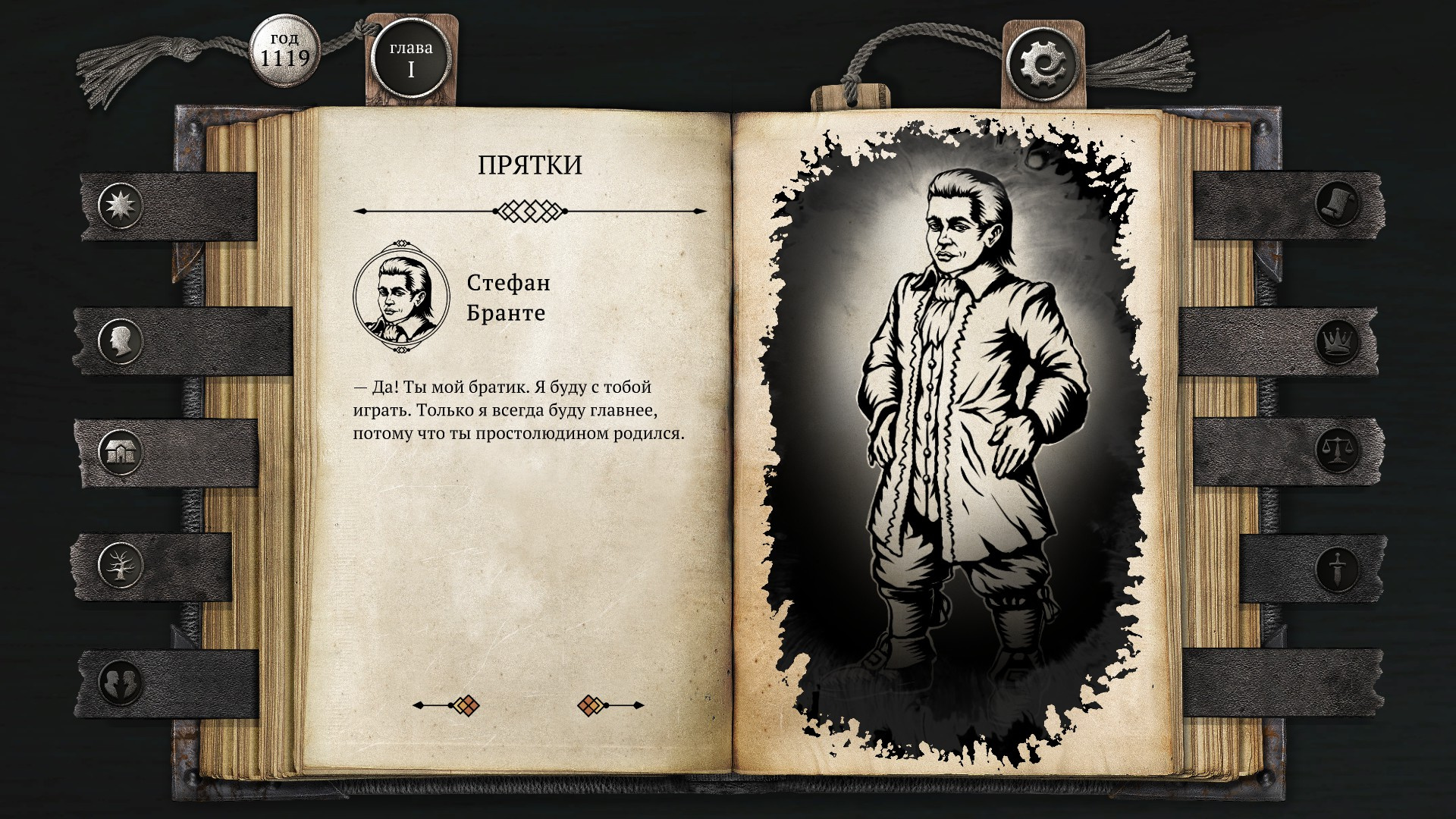This screenshot has height=819, width=1456.
Task: Switch to the house bookmark tab
Action: 121,453
